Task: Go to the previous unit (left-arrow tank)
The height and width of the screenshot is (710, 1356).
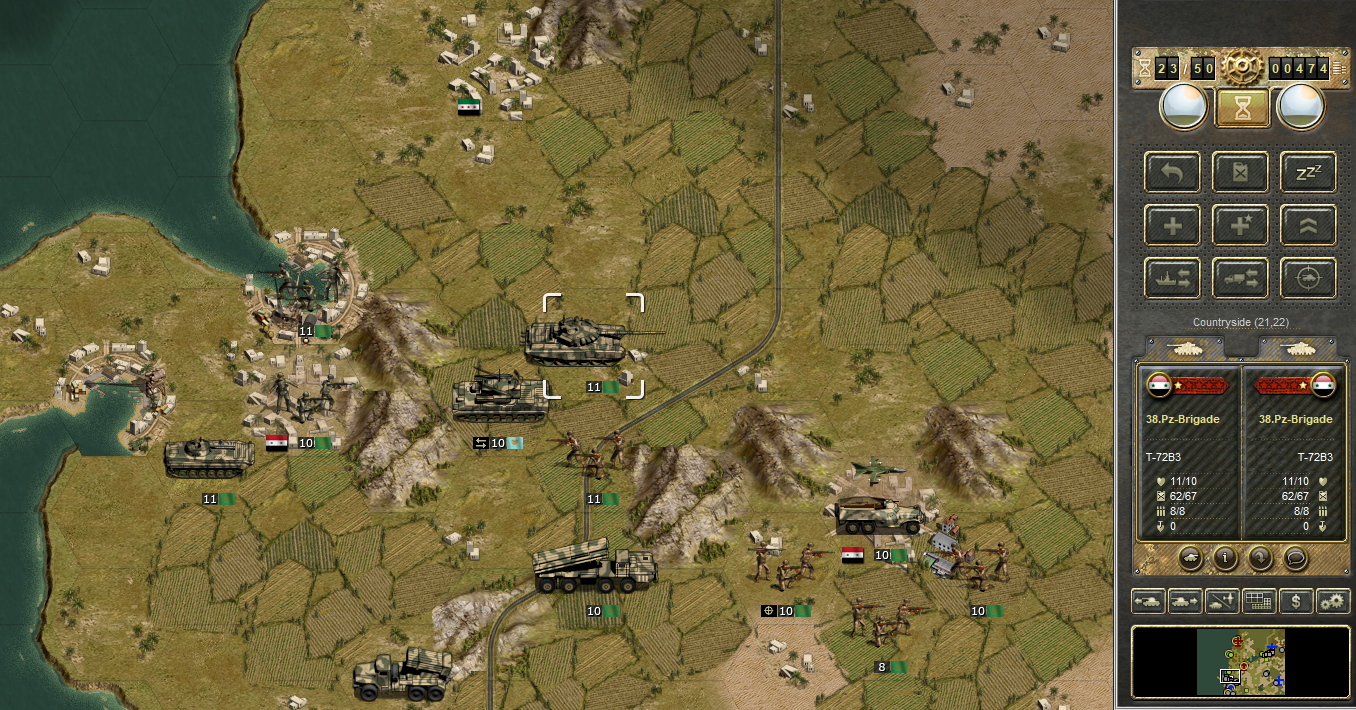Action: [1147, 601]
